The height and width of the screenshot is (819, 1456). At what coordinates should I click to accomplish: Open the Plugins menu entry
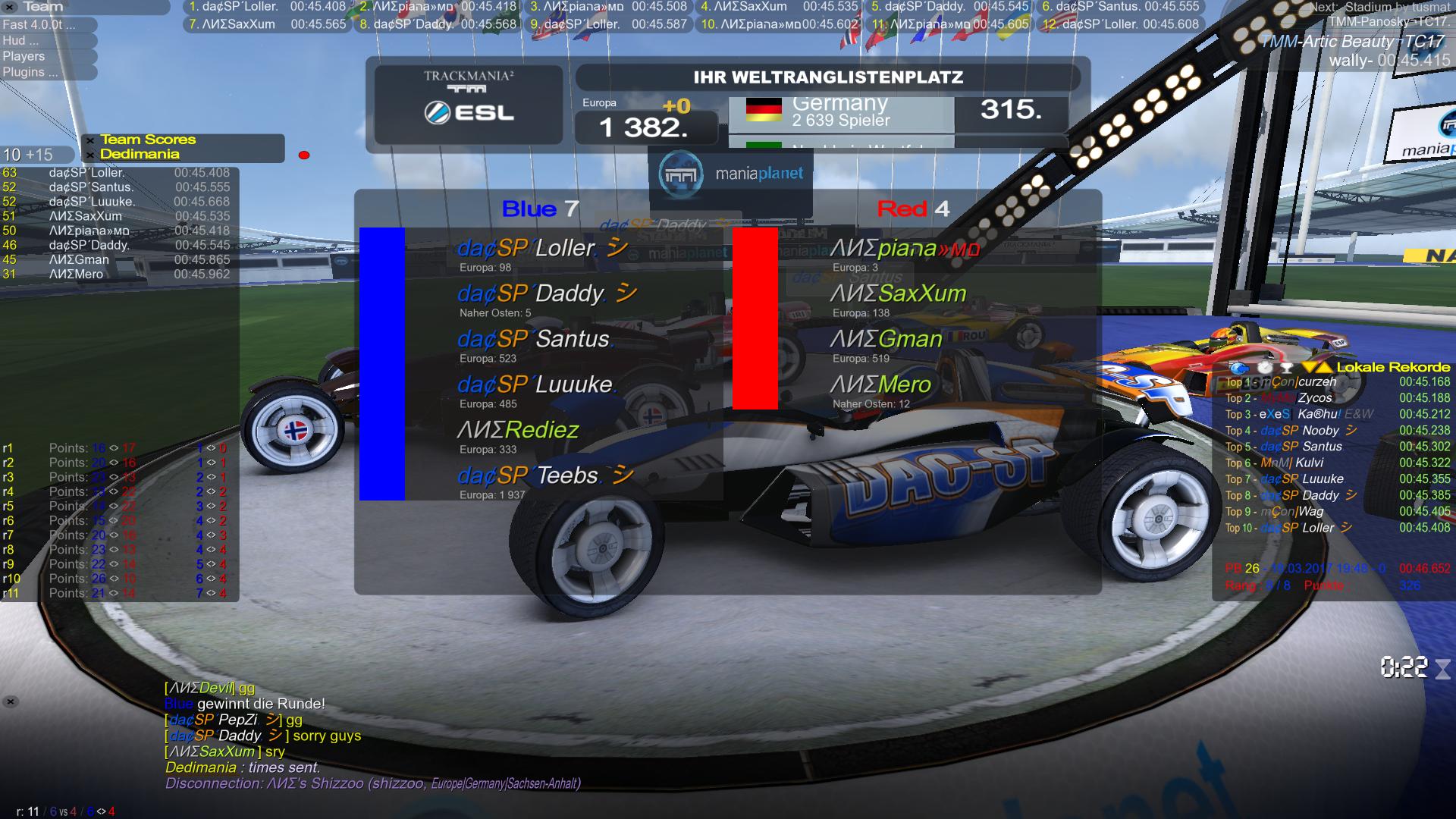pyautogui.click(x=30, y=72)
